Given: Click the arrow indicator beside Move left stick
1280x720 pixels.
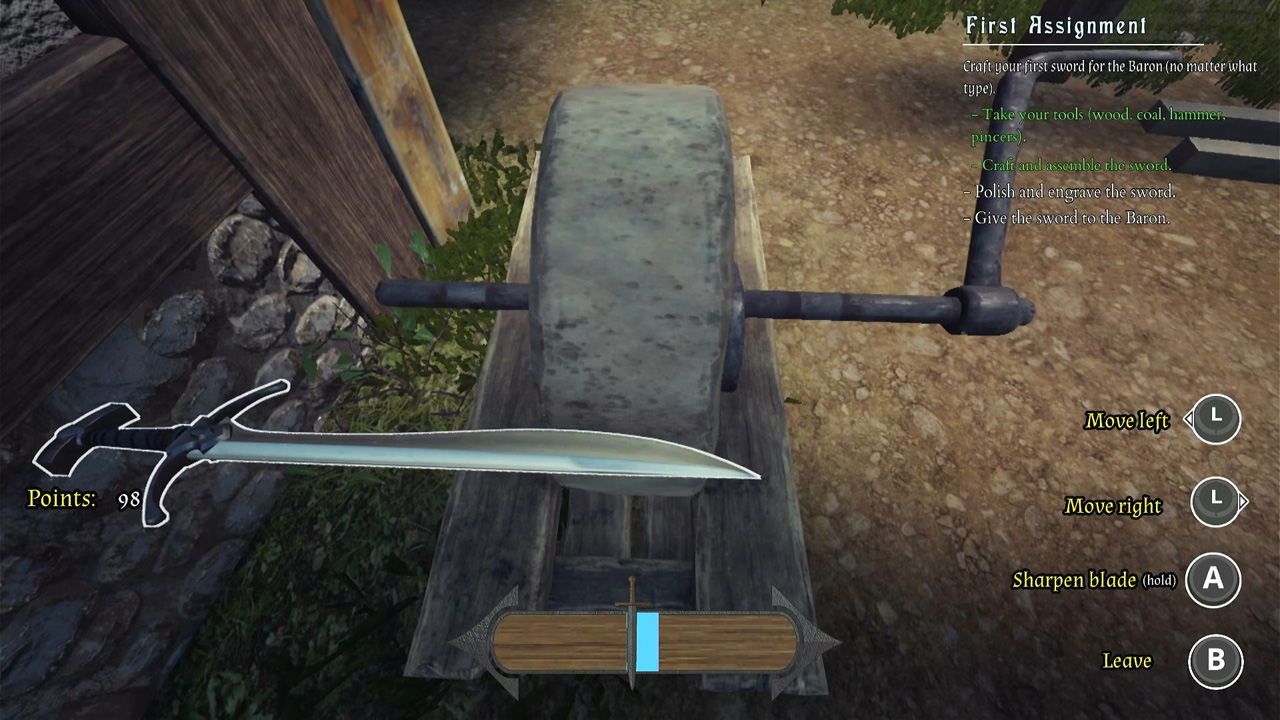Looking at the screenshot, I should tap(1190, 420).
